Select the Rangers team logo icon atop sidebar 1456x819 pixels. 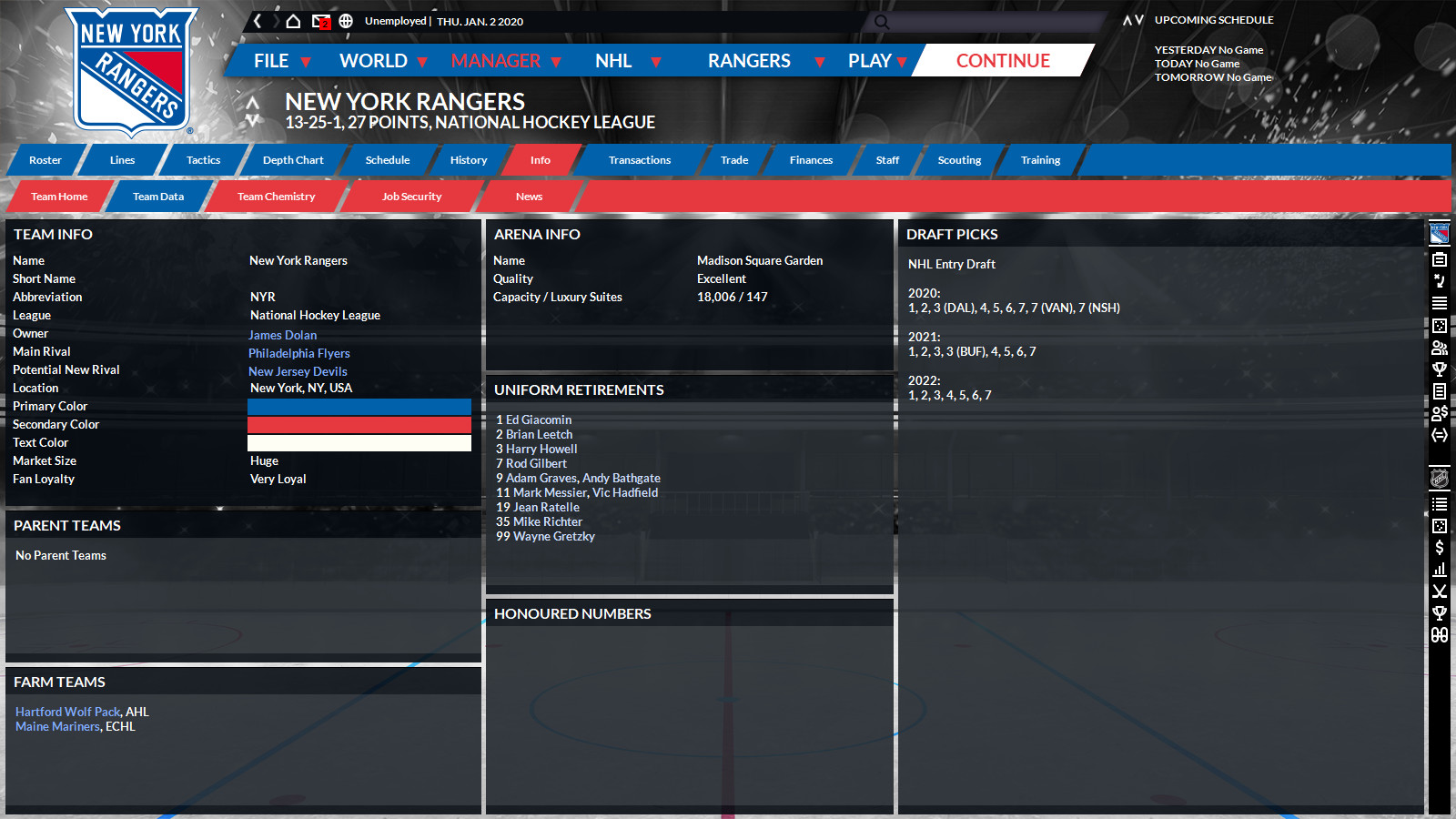(x=1439, y=232)
